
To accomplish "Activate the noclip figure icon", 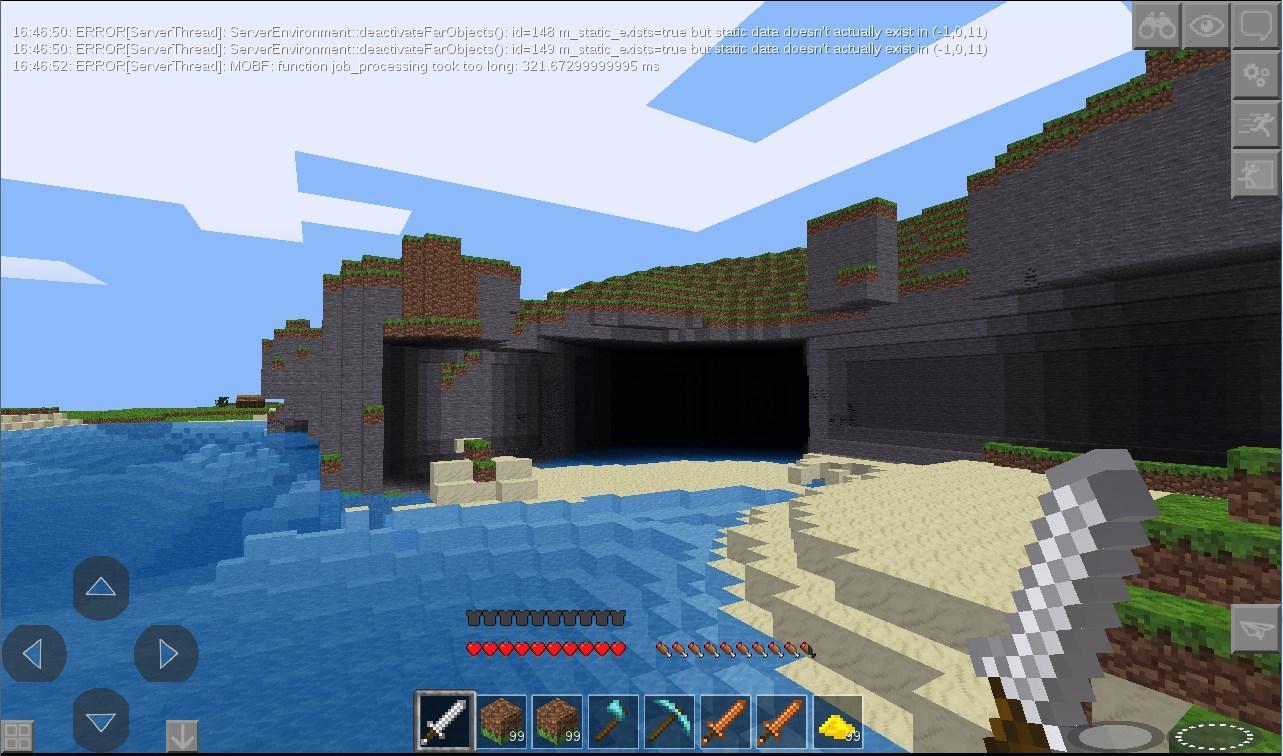I will pyautogui.click(x=1254, y=174).
